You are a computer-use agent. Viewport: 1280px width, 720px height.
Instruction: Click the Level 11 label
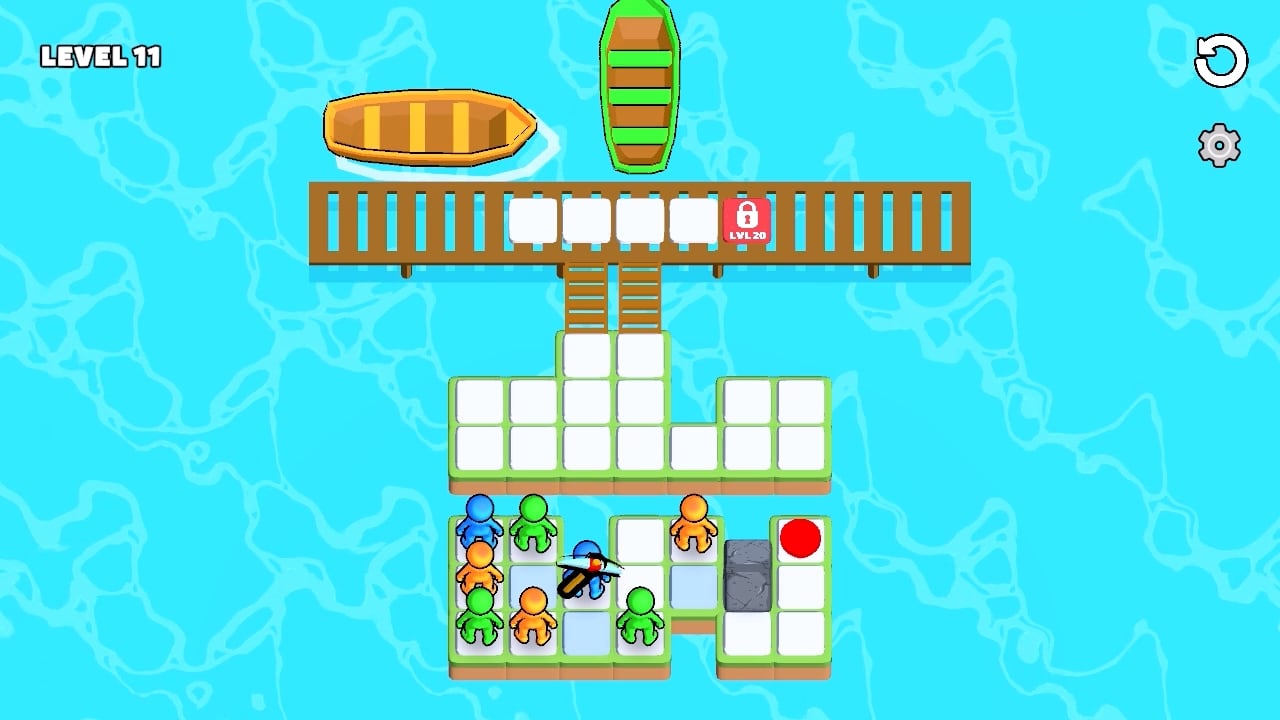point(100,55)
